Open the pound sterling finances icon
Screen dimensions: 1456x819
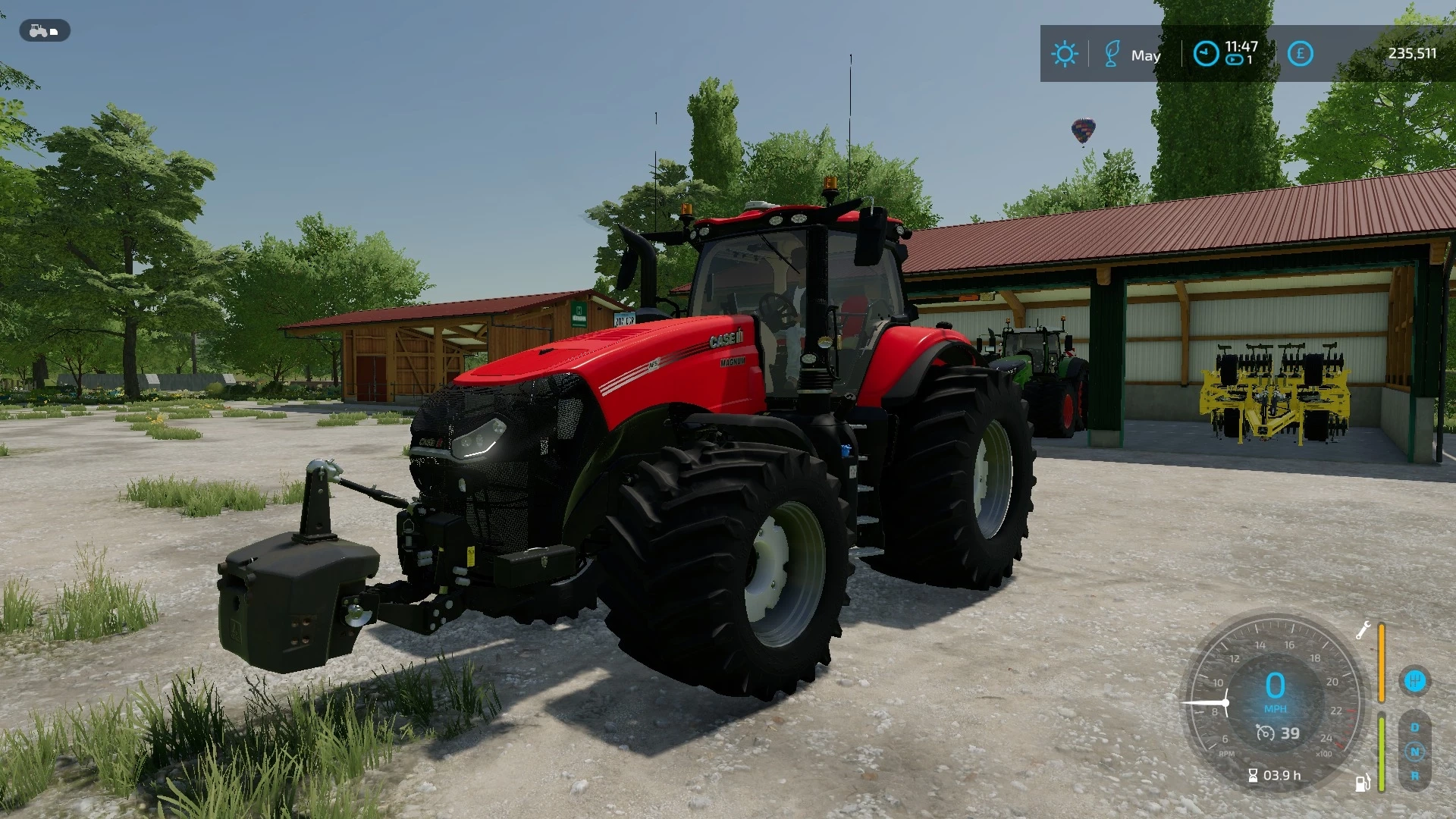(x=1299, y=53)
